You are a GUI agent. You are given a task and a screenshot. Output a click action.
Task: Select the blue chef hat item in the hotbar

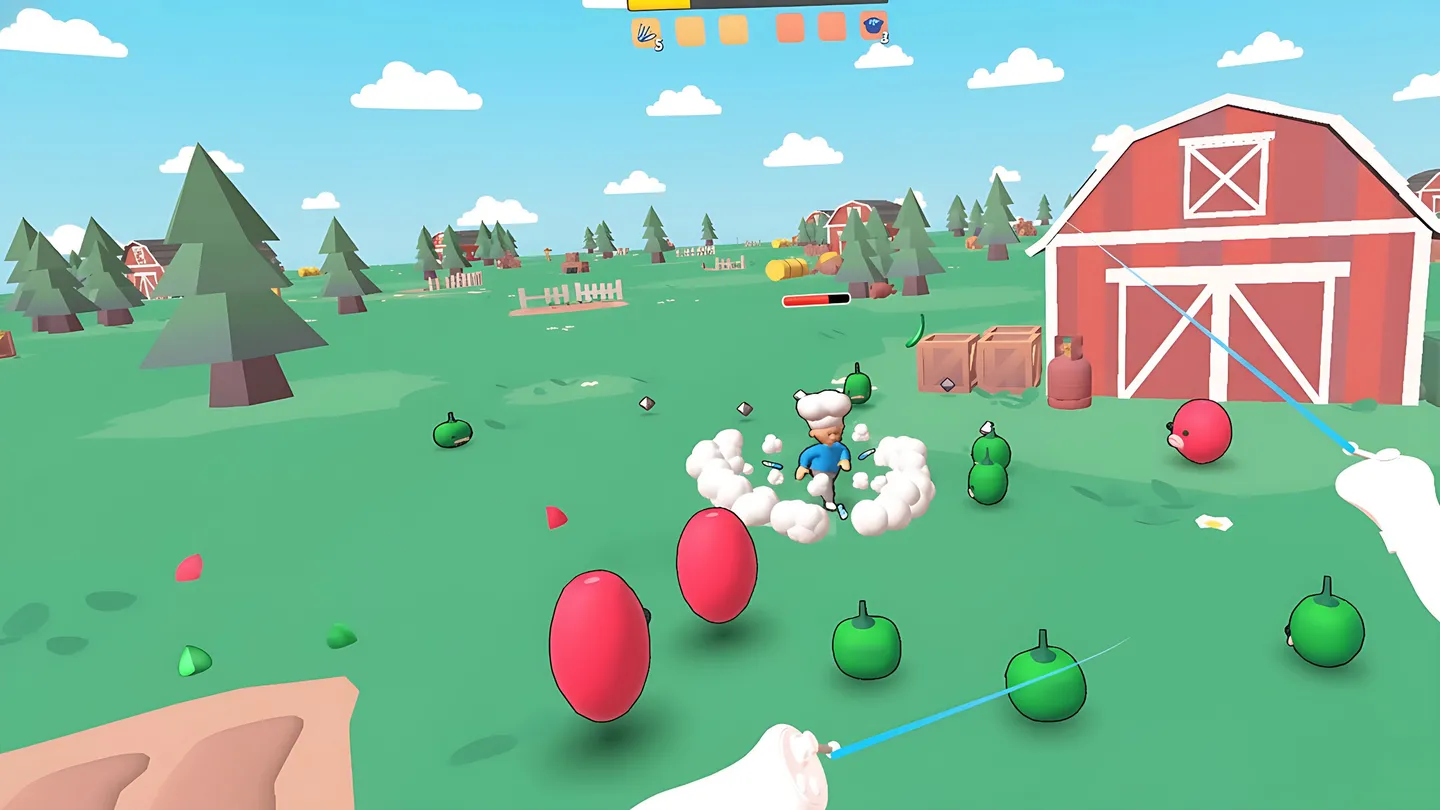click(x=873, y=28)
